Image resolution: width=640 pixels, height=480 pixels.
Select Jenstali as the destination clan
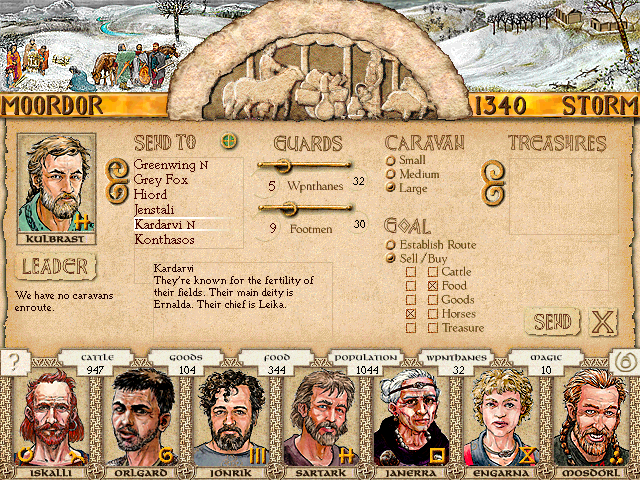pyautogui.click(x=156, y=210)
